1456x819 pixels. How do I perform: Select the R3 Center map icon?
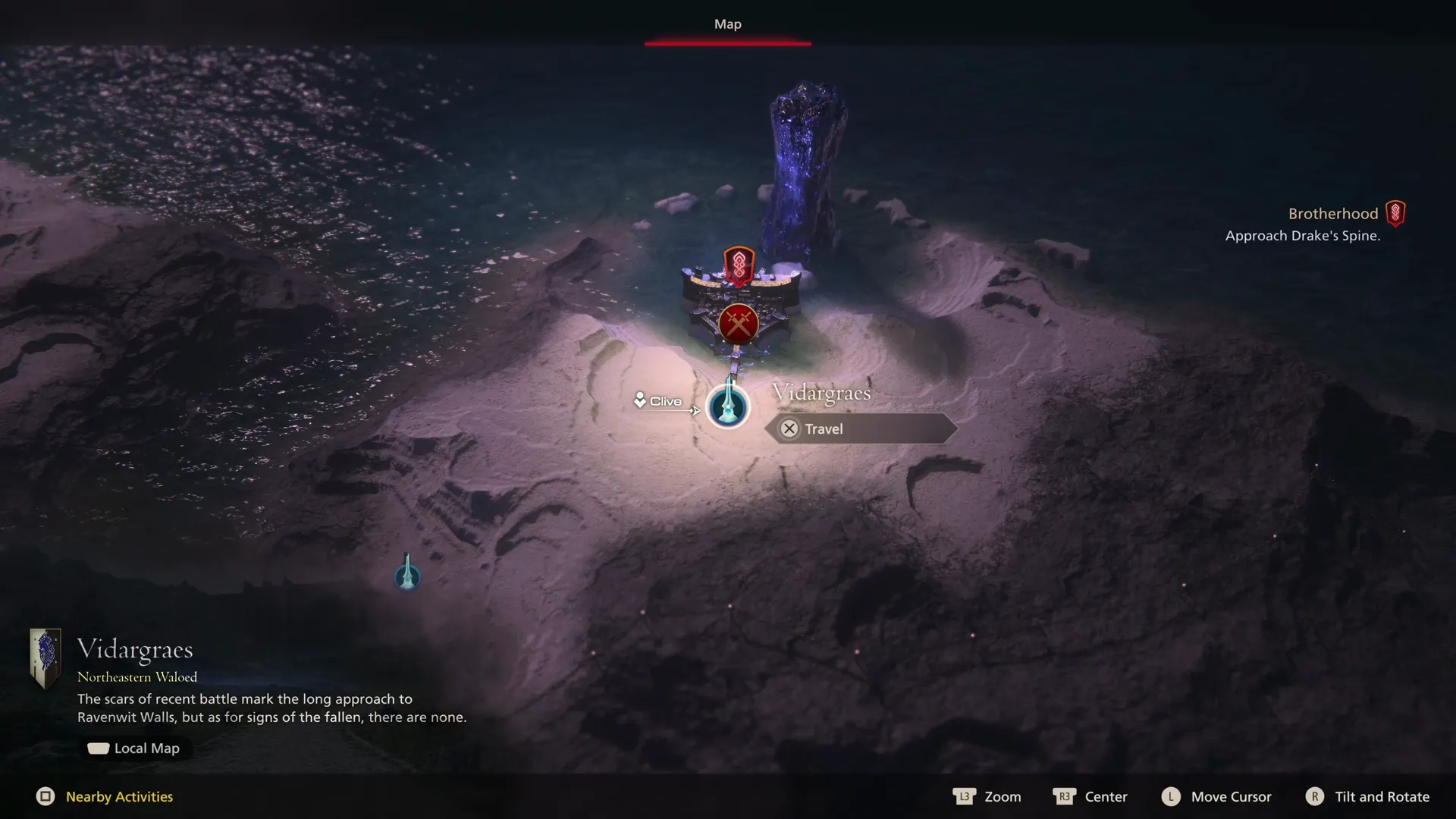pyautogui.click(x=1065, y=797)
